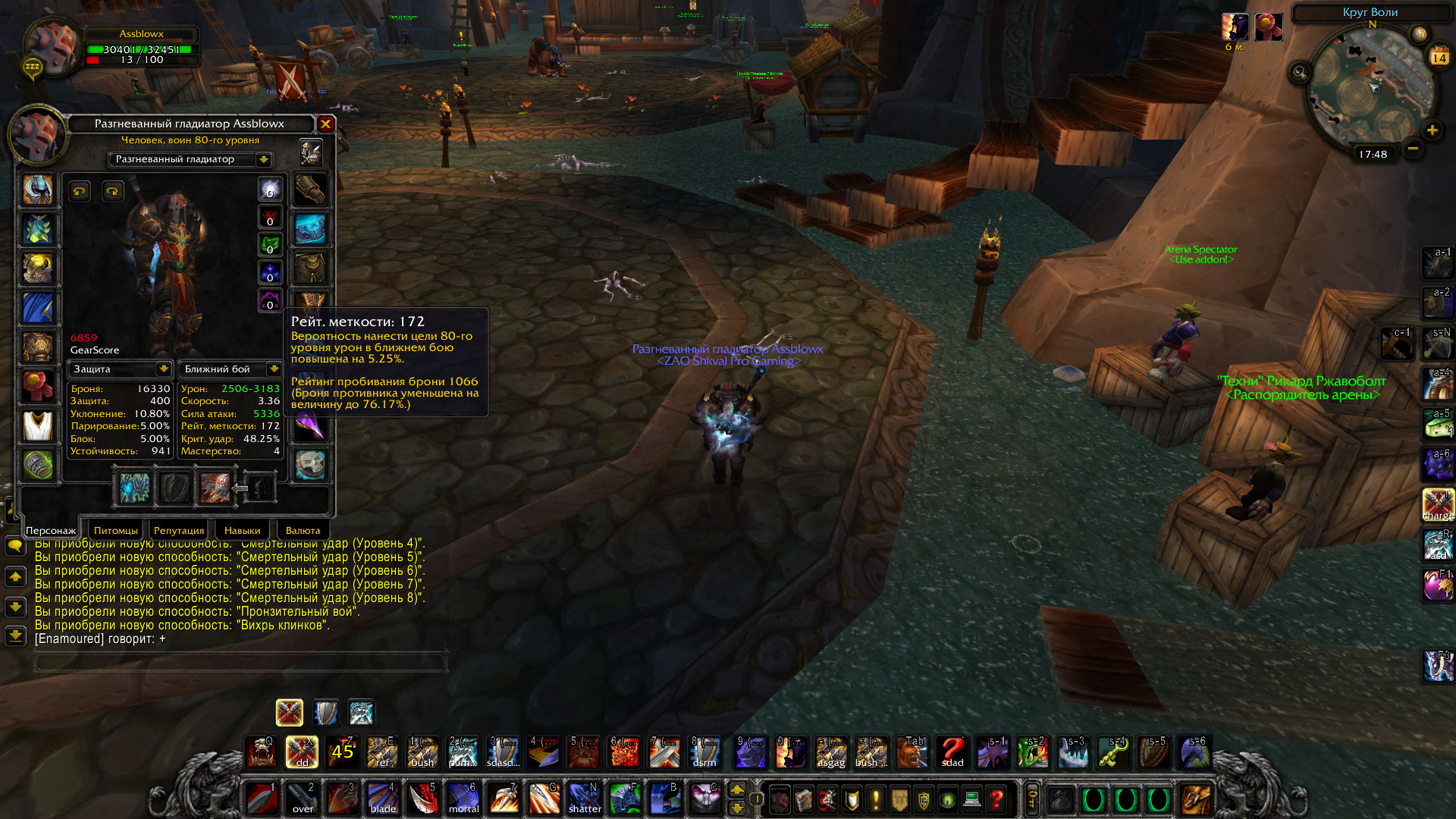Select the helmet equipment slot
Viewport: 1456px width, 819px height.
(37, 190)
